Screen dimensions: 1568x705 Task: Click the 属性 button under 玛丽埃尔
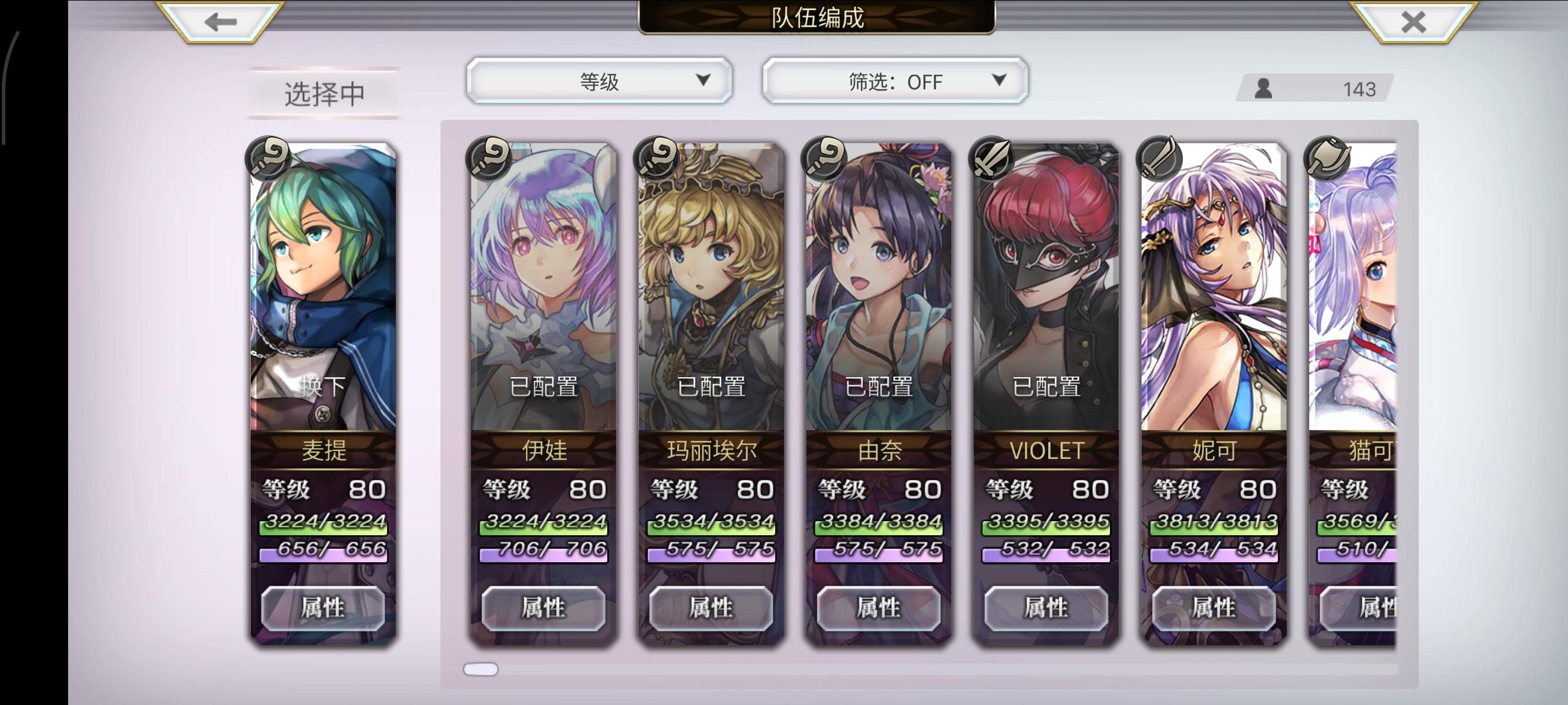(710, 608)
